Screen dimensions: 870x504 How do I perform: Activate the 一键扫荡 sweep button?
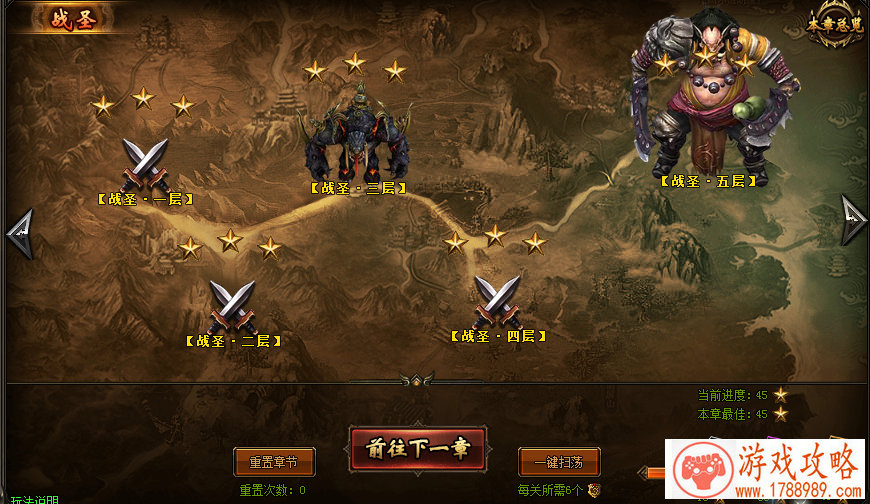tap(559, 462)
